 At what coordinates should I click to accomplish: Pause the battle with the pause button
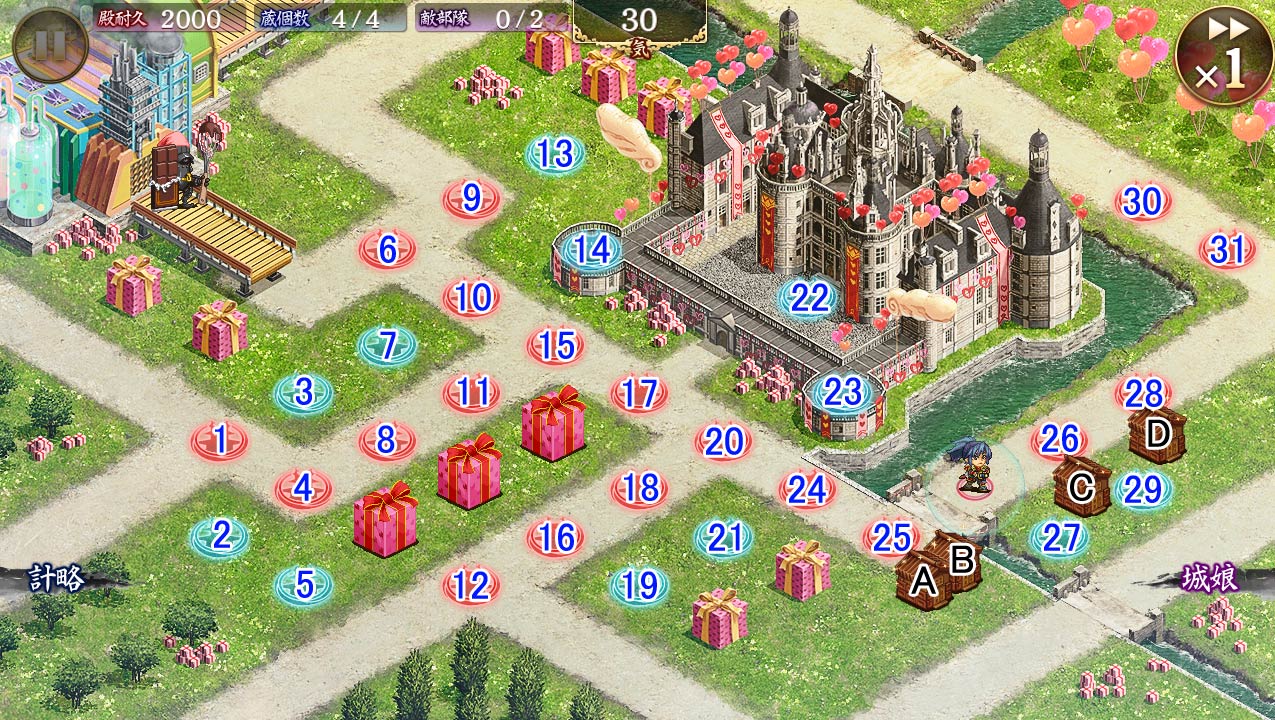pos(50,45)
